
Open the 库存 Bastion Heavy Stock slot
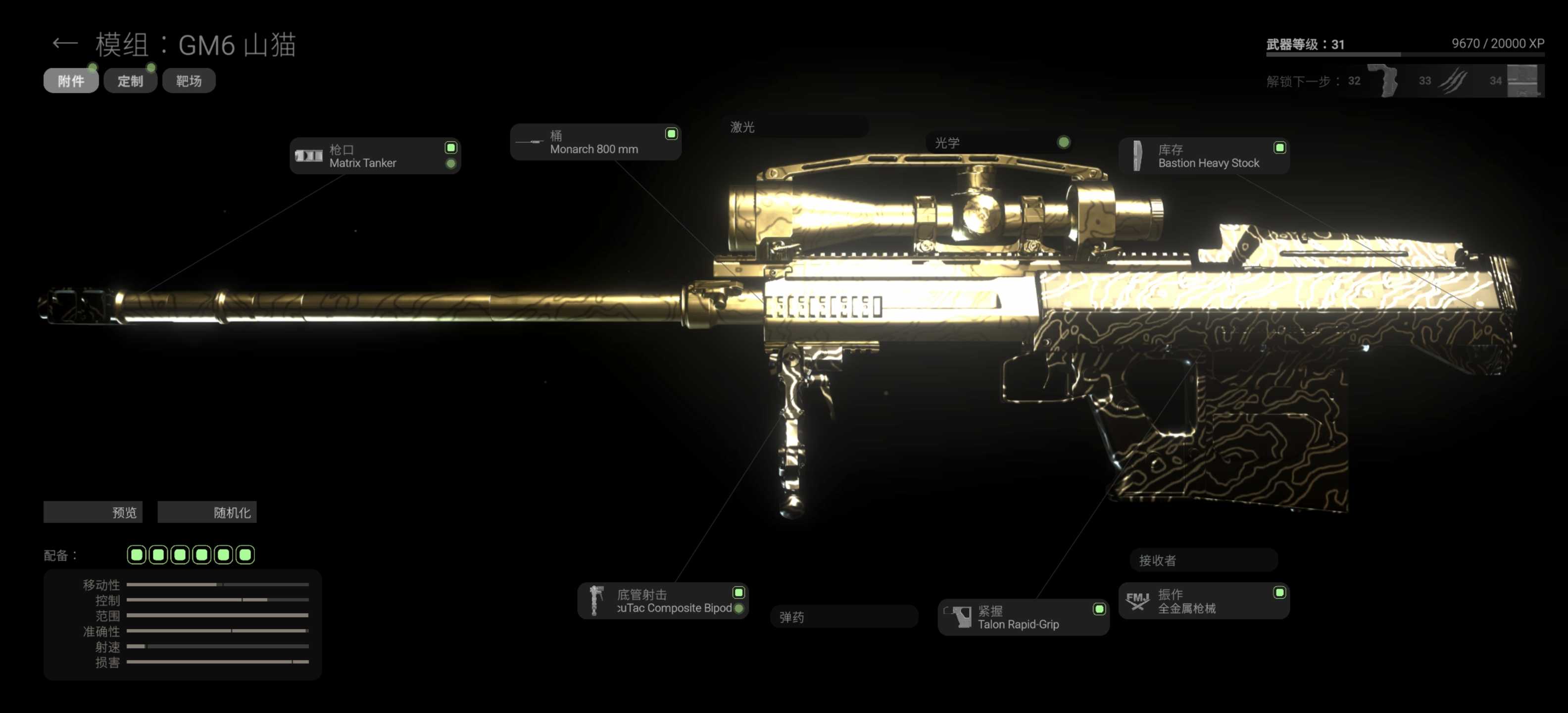1204,156
